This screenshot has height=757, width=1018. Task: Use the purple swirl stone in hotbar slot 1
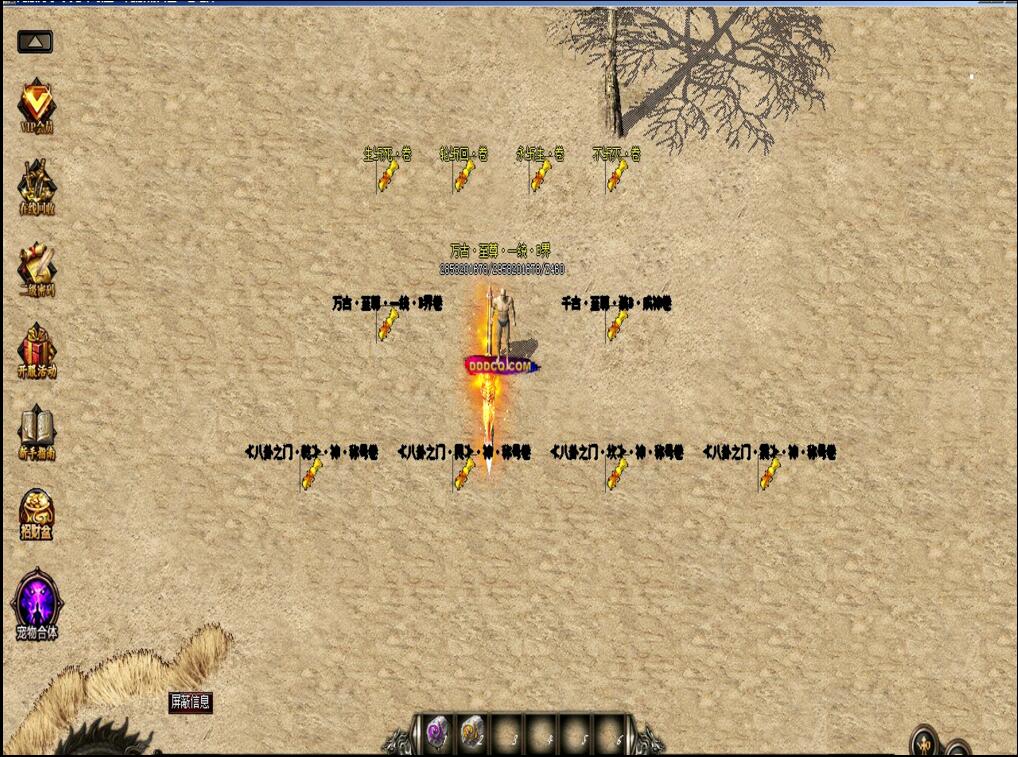click(x=437, y=733)
